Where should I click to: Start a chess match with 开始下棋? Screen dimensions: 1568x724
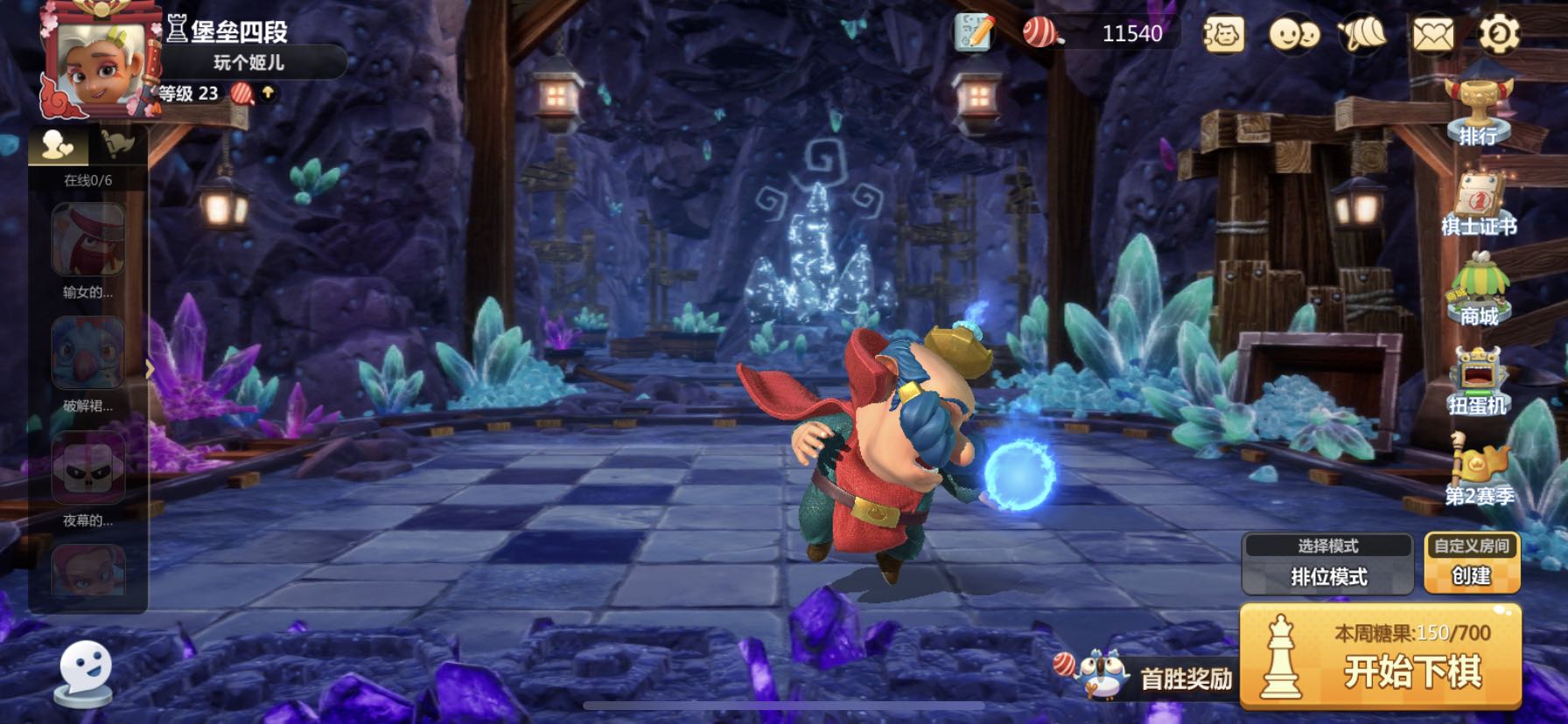pos(1381,656)
